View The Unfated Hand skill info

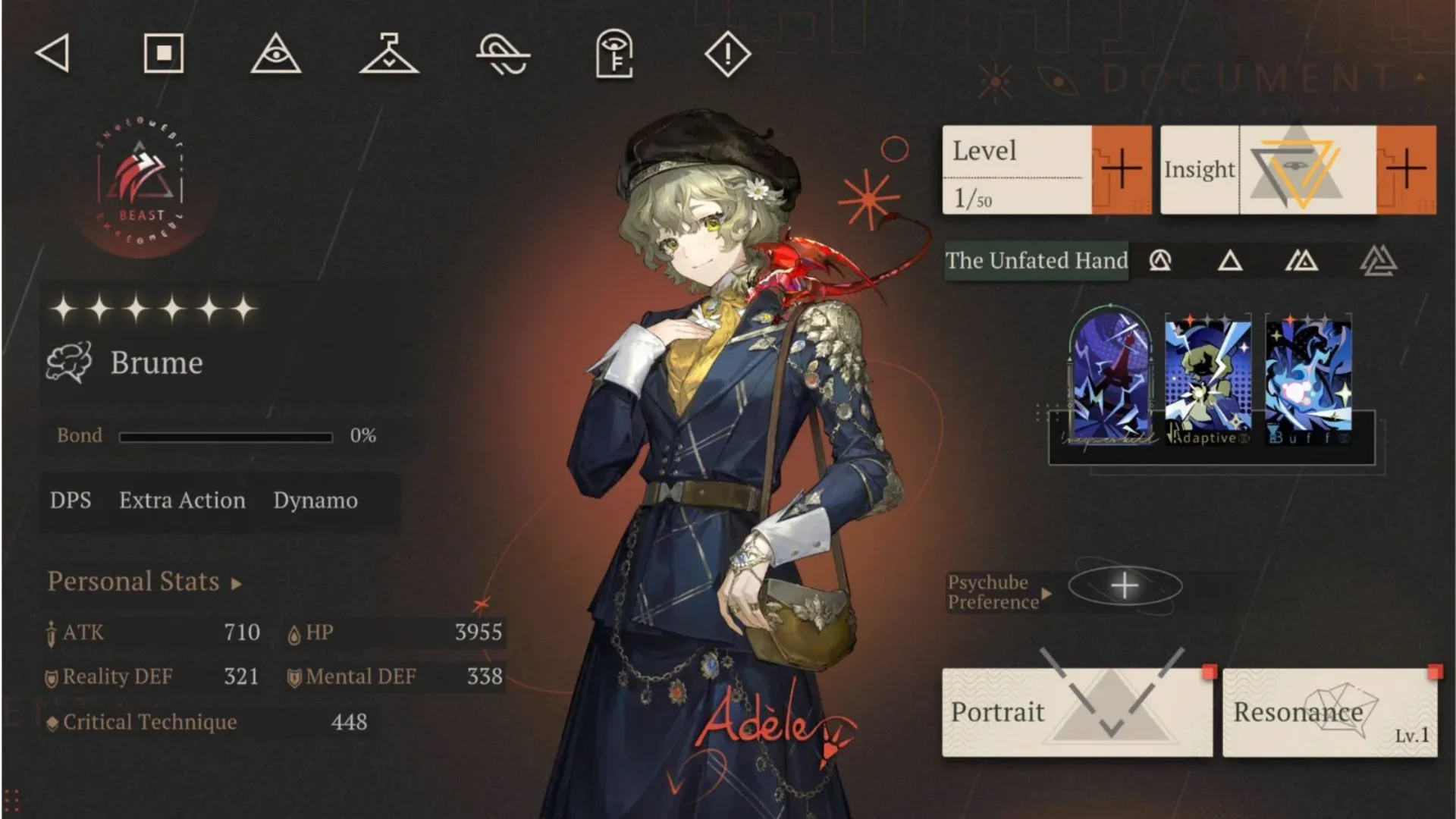(1036, 261)
